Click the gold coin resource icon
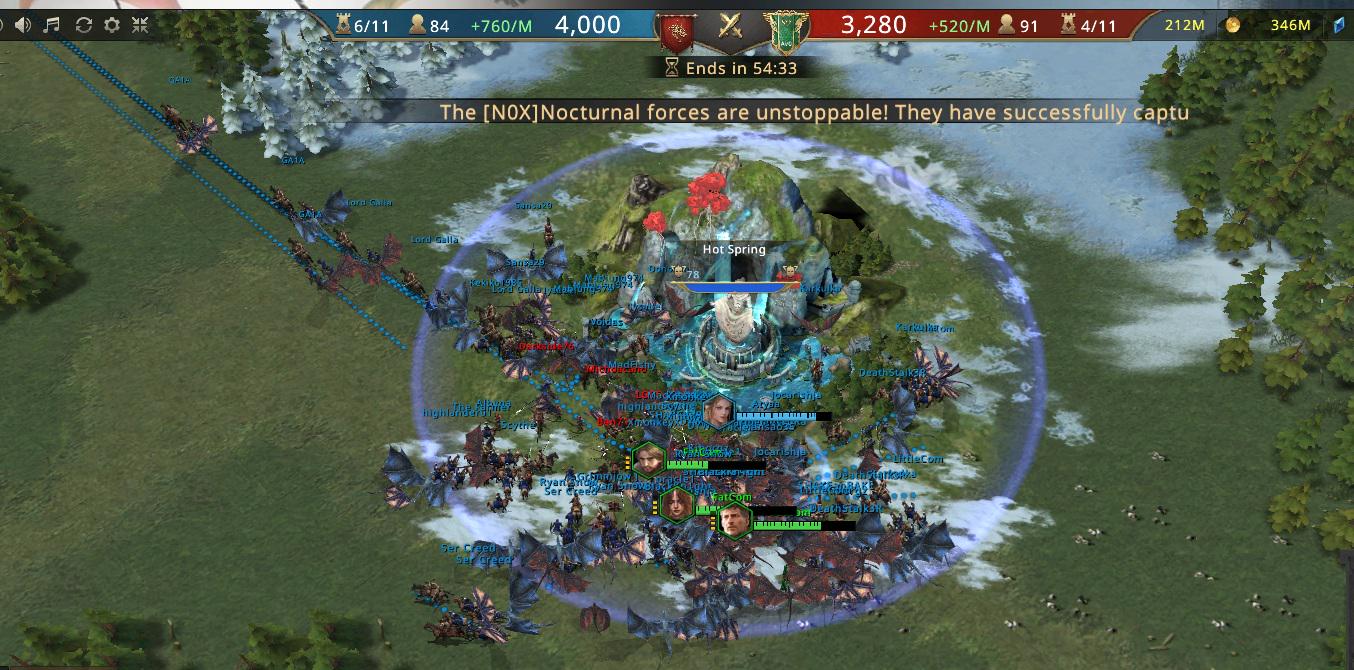 pyautogui.click(x=1233, y=25)
